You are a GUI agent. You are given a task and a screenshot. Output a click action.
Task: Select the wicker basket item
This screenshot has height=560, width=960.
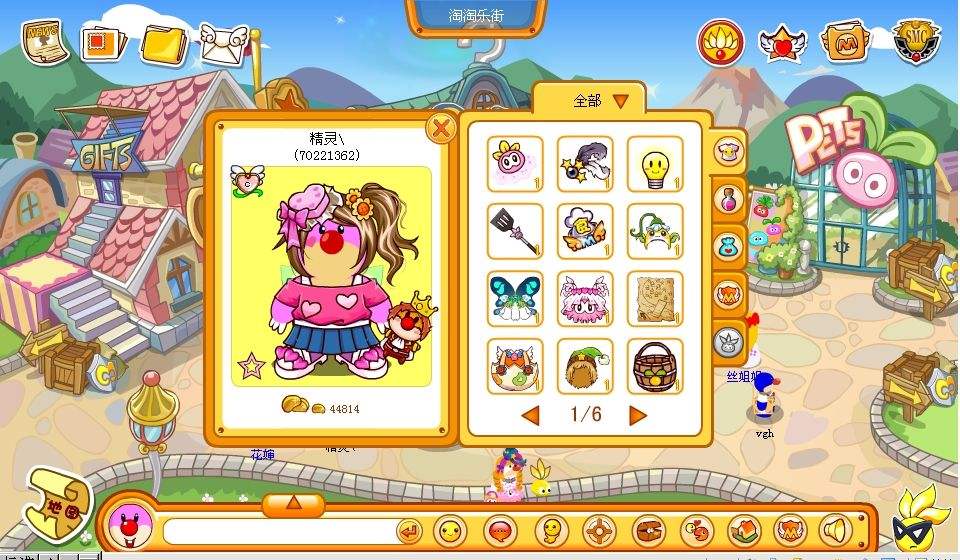[655, 366]
